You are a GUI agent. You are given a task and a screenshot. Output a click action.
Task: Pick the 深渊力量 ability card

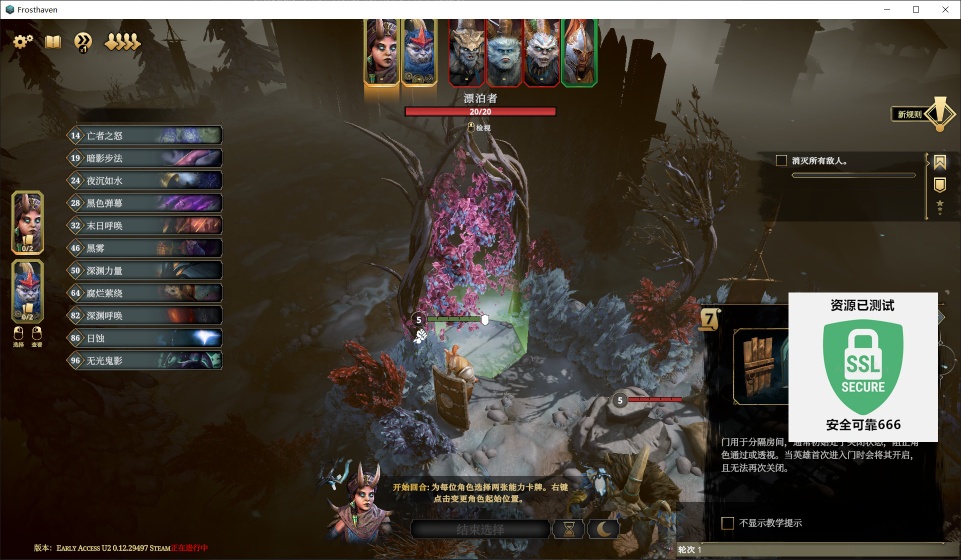point(145,270)
